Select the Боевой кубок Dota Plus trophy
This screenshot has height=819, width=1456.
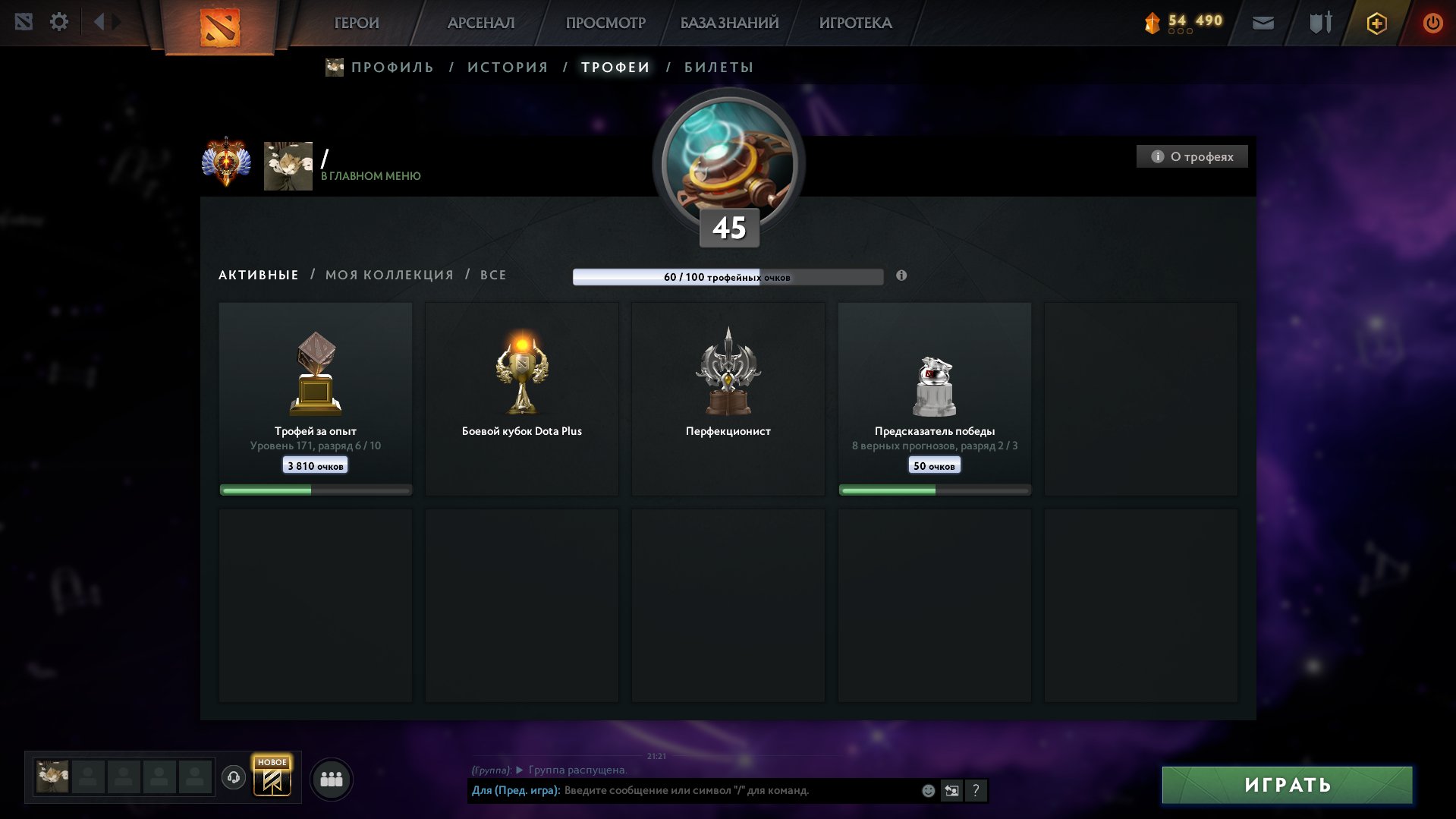coord(522,398)
